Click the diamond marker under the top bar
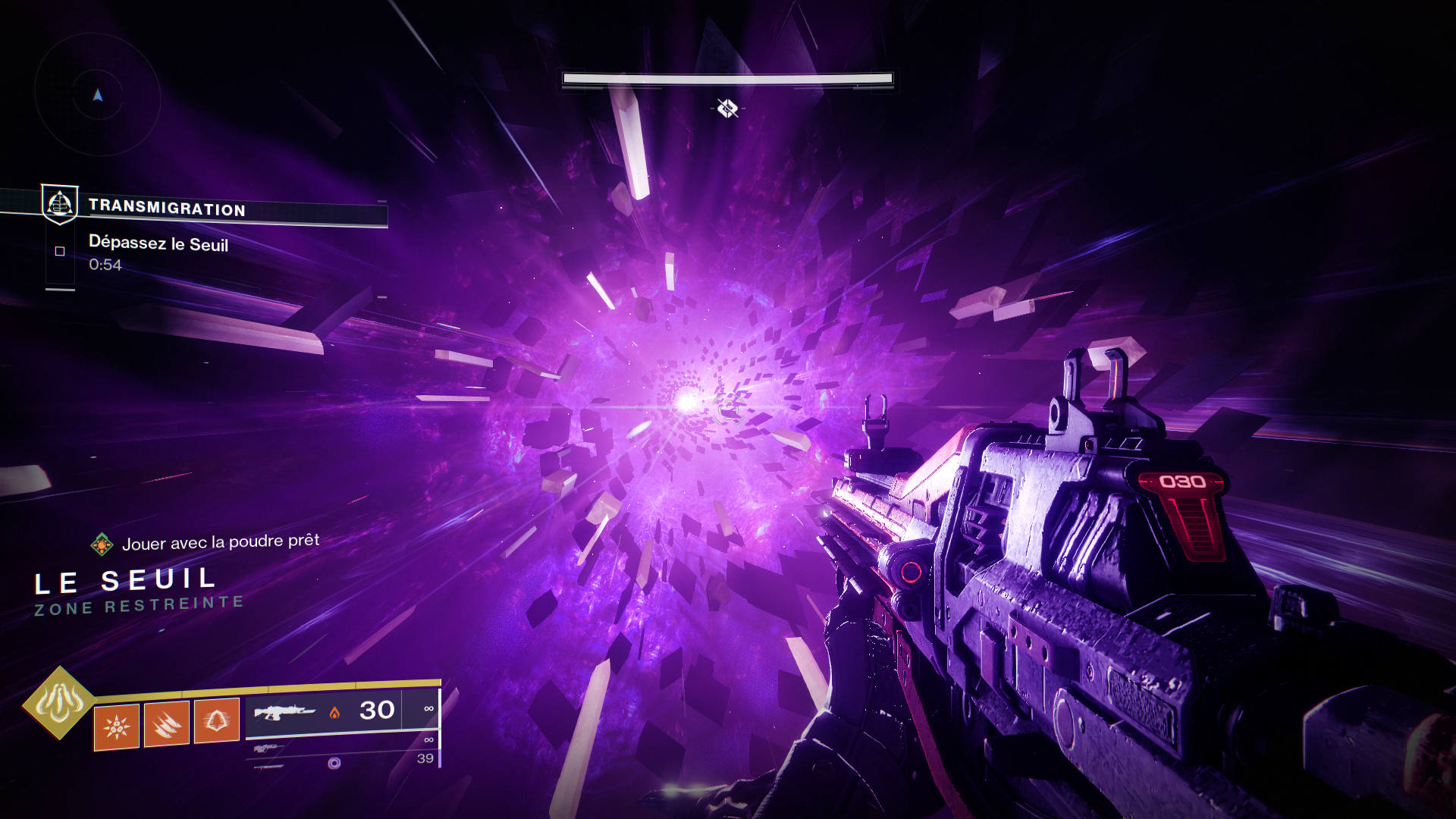 click(727, 108)
